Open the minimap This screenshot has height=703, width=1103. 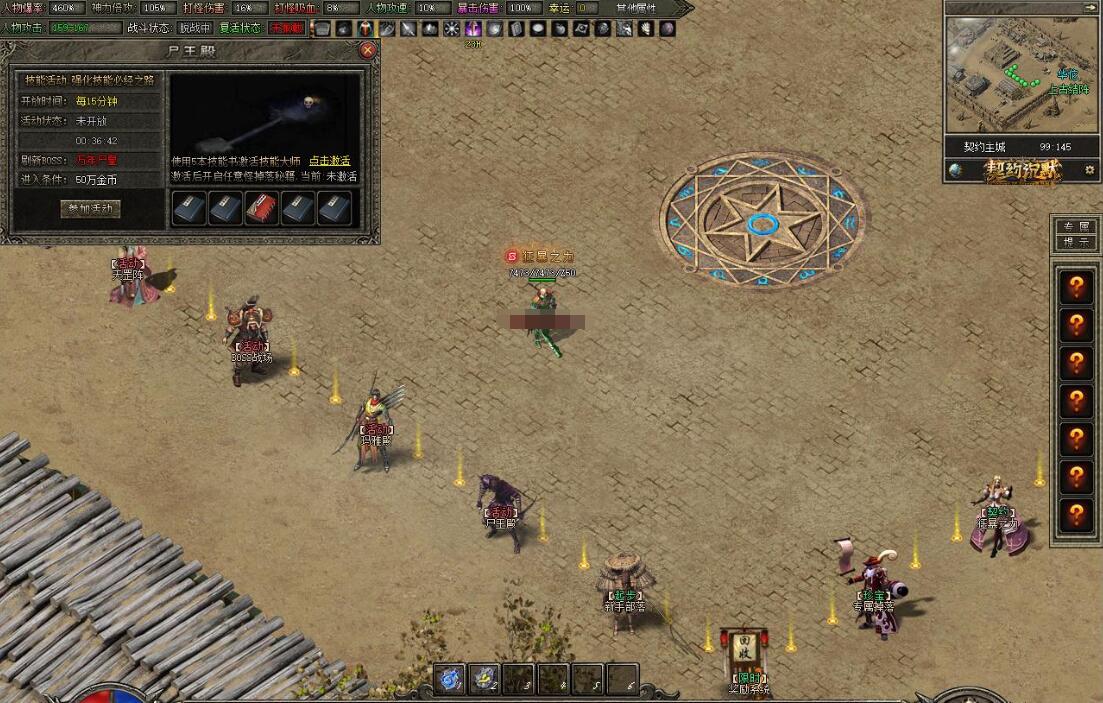coord(1022,76)
